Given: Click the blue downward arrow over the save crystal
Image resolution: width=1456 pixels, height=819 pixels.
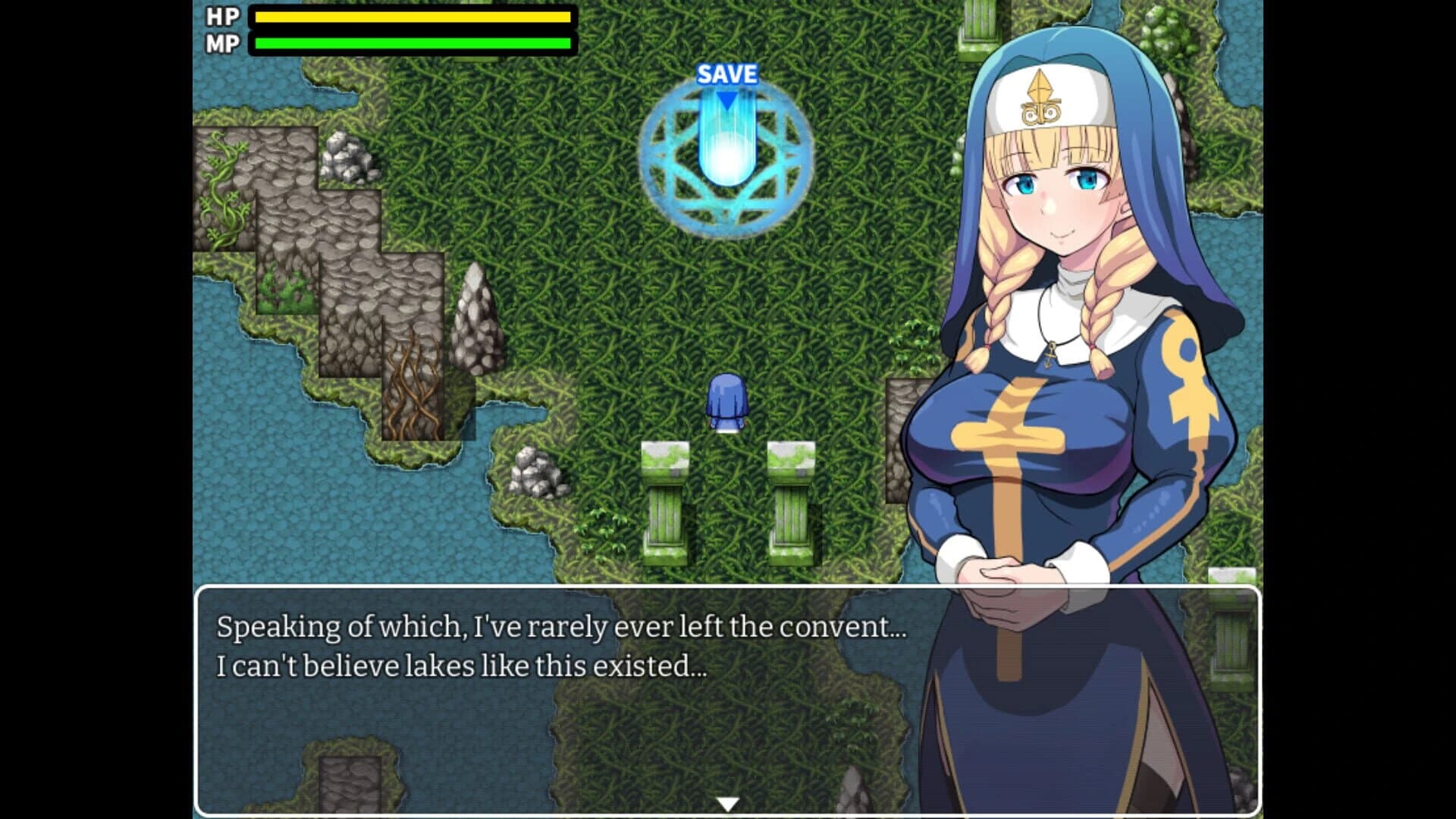Looking at the screenshot, I should pyautogui.click(x=728, y=99).
